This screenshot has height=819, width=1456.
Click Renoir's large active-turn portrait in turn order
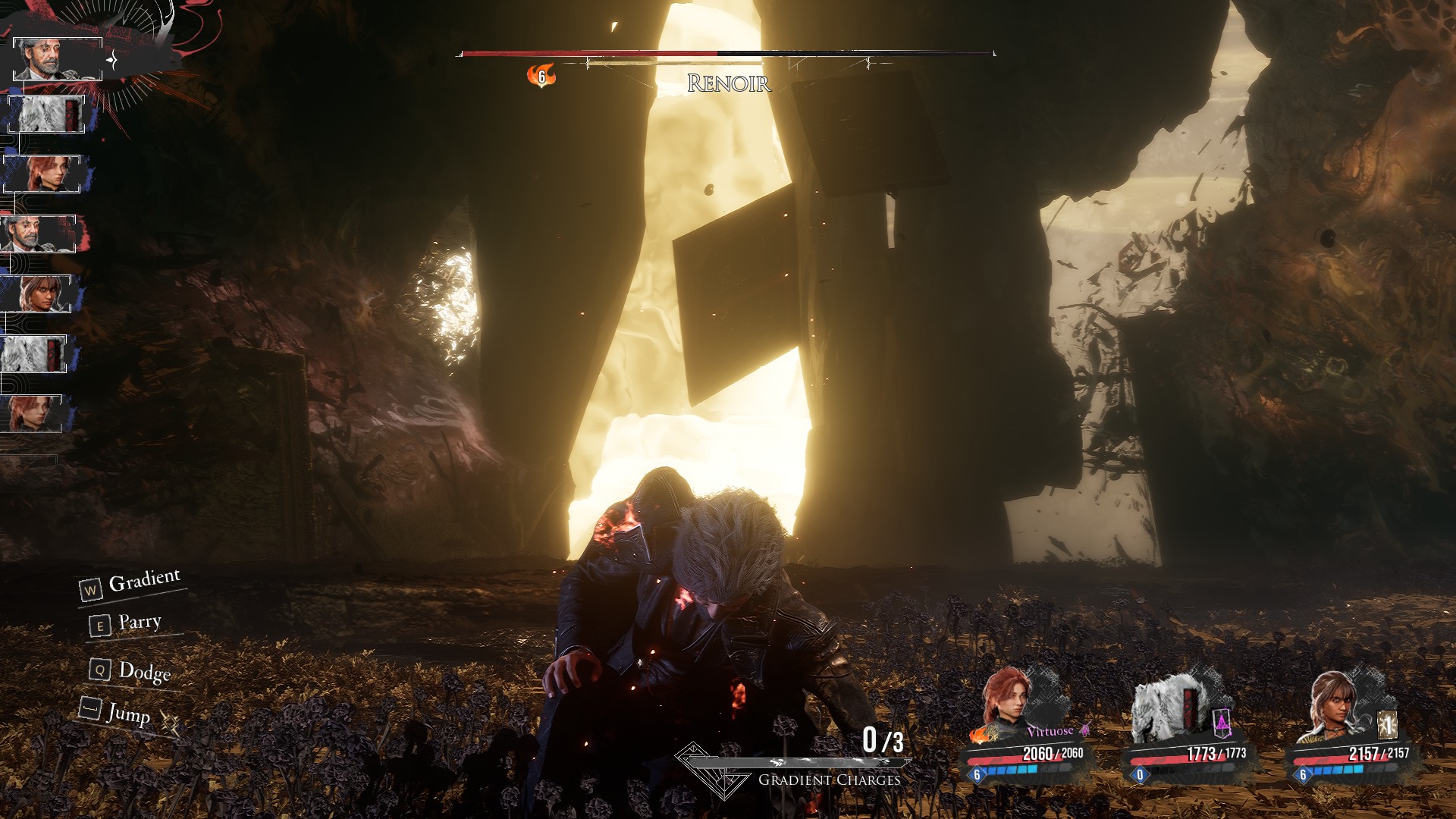pos(58,58)
